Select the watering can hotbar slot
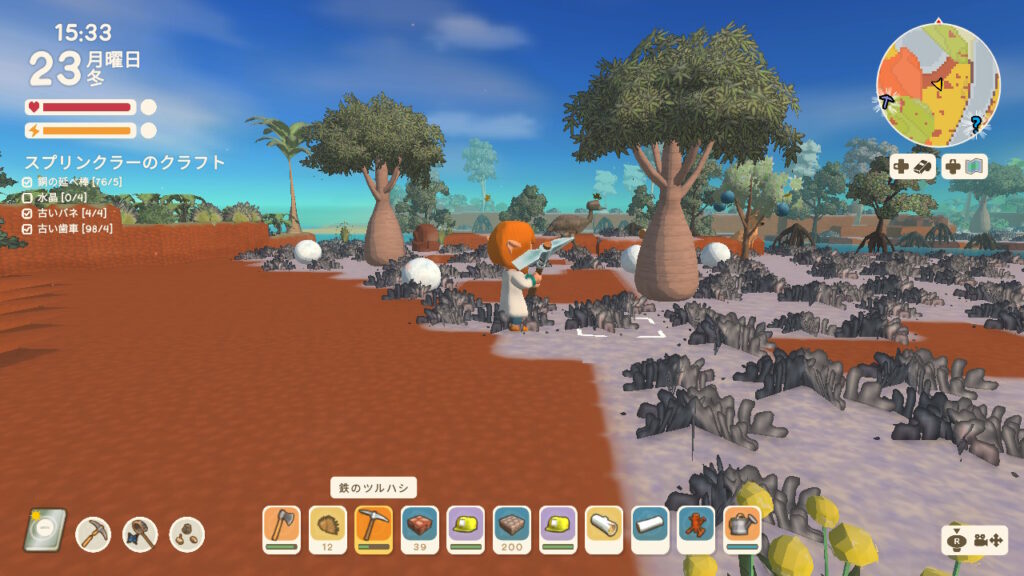Screen dimensions: 1024x576 point(741,528)
